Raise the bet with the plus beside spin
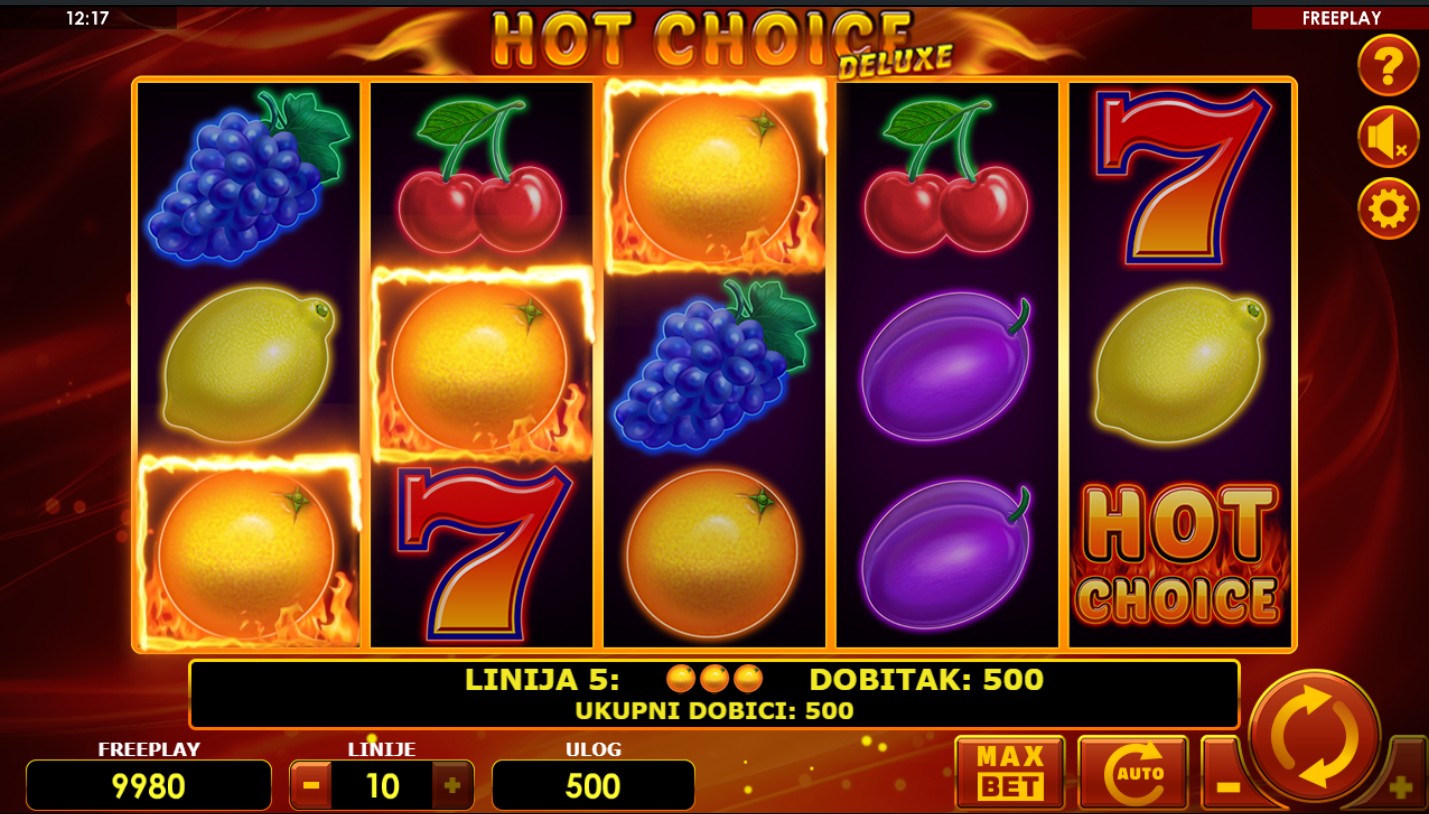Screen dimensions: 1429x814 tap(1400, 786)
